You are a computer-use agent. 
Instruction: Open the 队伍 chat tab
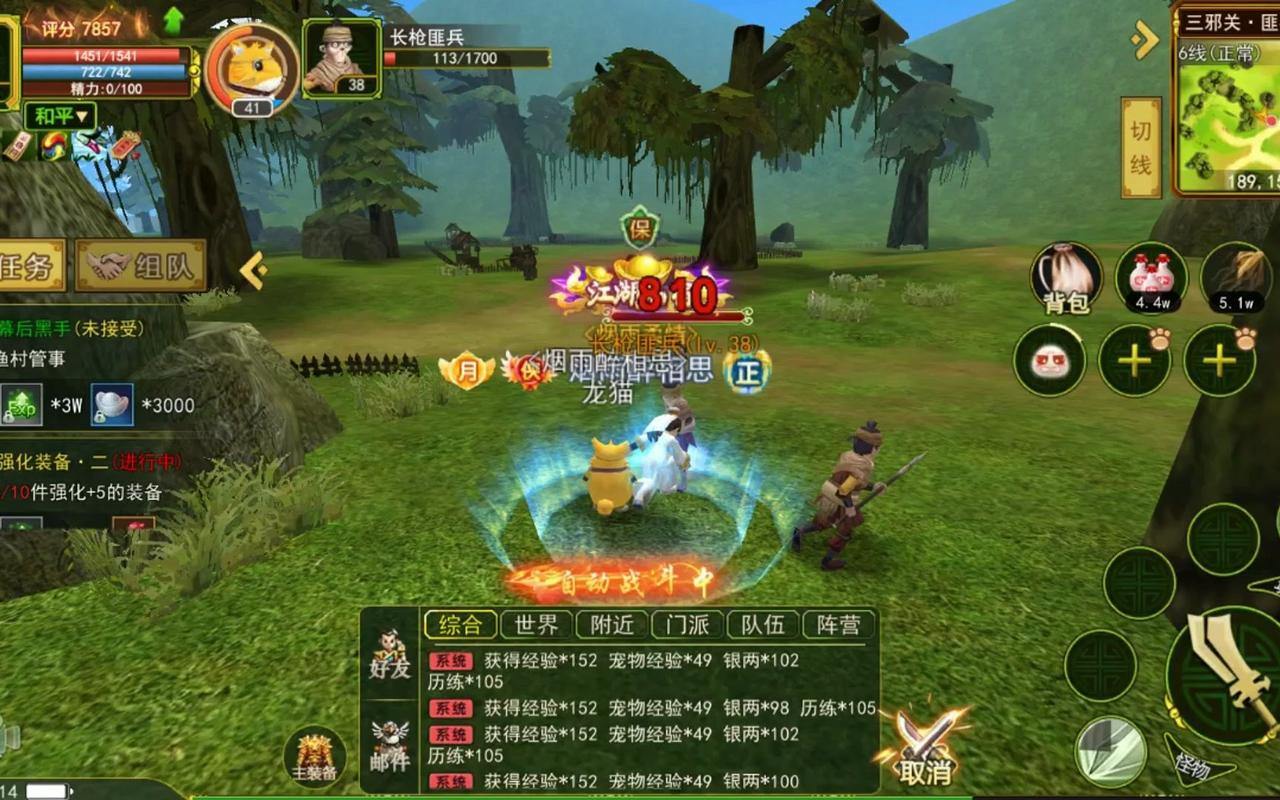(764, 624)
